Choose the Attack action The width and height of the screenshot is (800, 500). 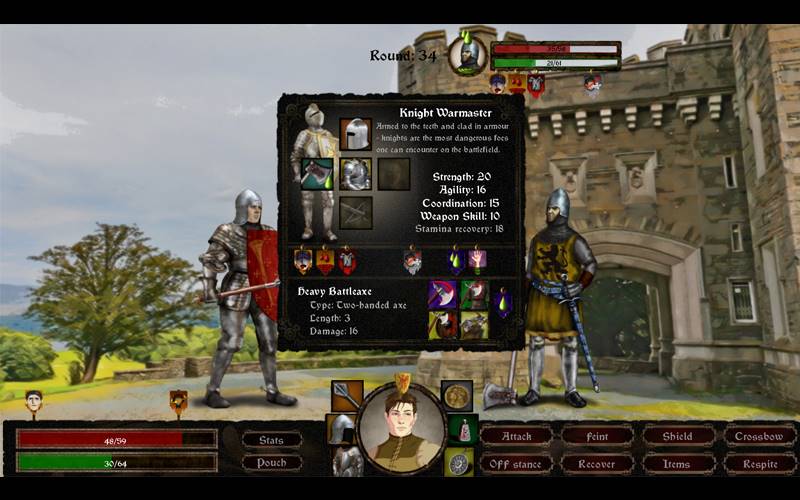point(516,436)
